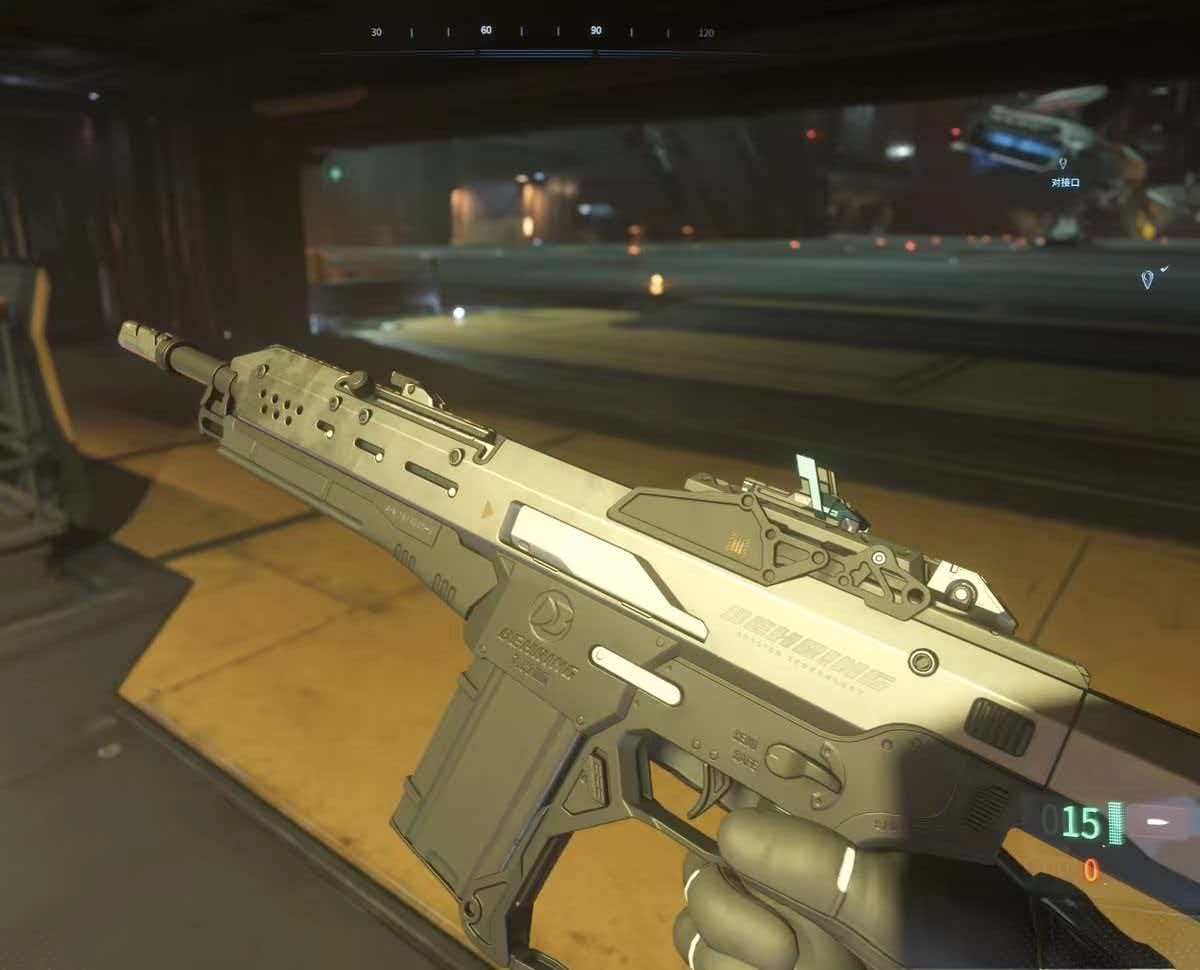The image size is (1200, 970).
Task: Click the bullet fire-mode indicator icon
Action: click(1157, 821)
